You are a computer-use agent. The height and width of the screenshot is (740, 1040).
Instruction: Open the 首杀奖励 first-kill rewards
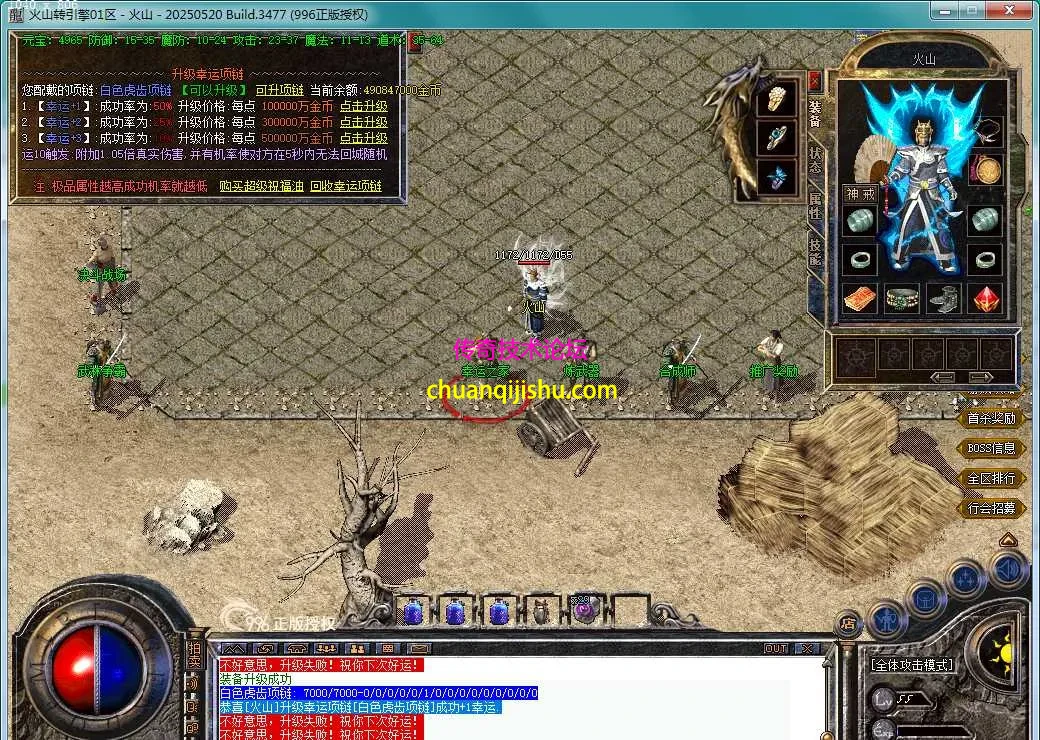991,419
